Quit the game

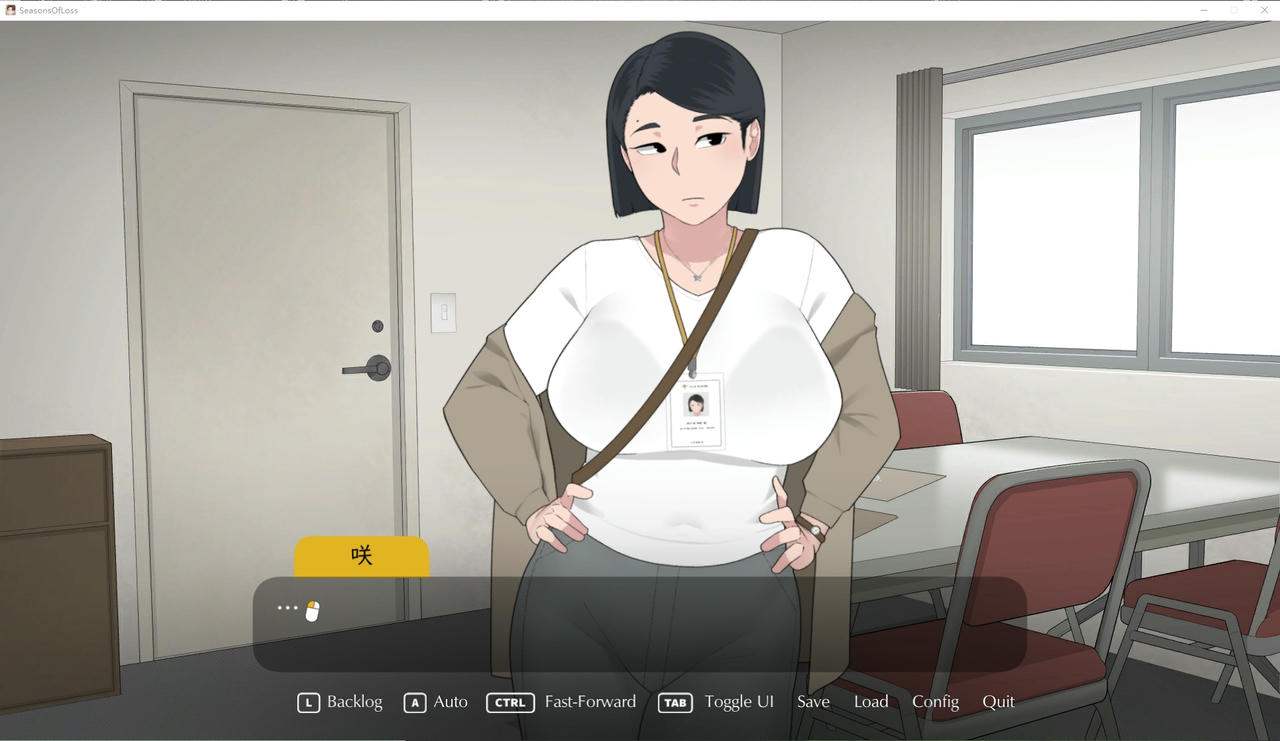pos(998,702)
